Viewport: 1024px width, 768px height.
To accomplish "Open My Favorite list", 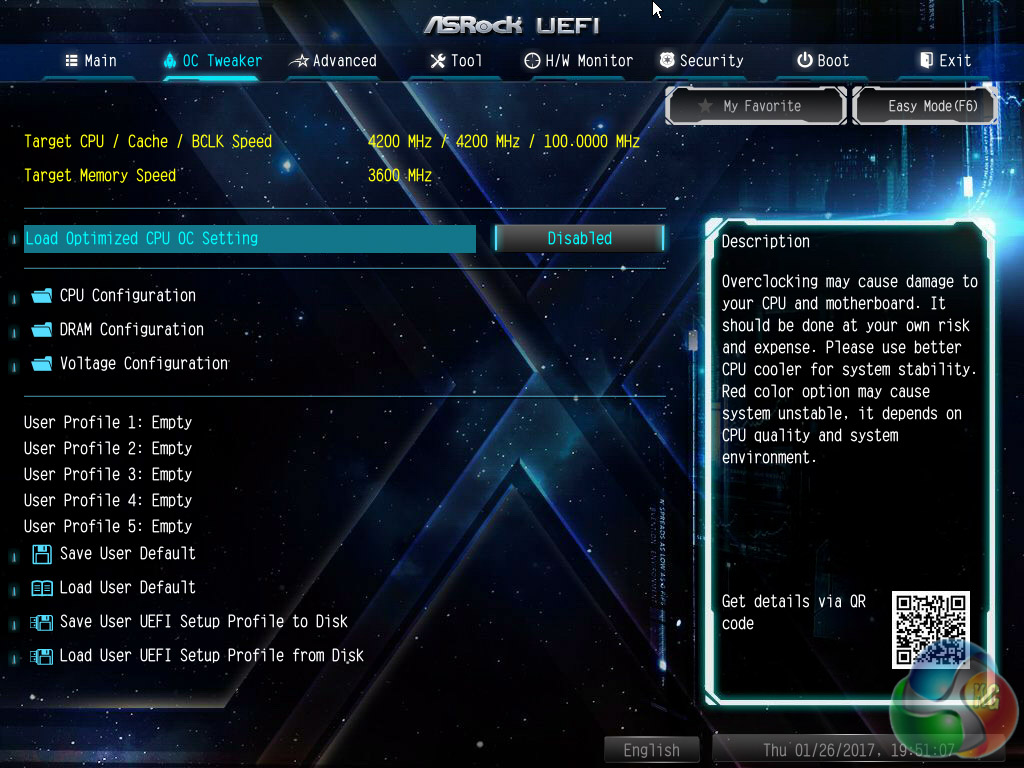I will tap(757, 106).
